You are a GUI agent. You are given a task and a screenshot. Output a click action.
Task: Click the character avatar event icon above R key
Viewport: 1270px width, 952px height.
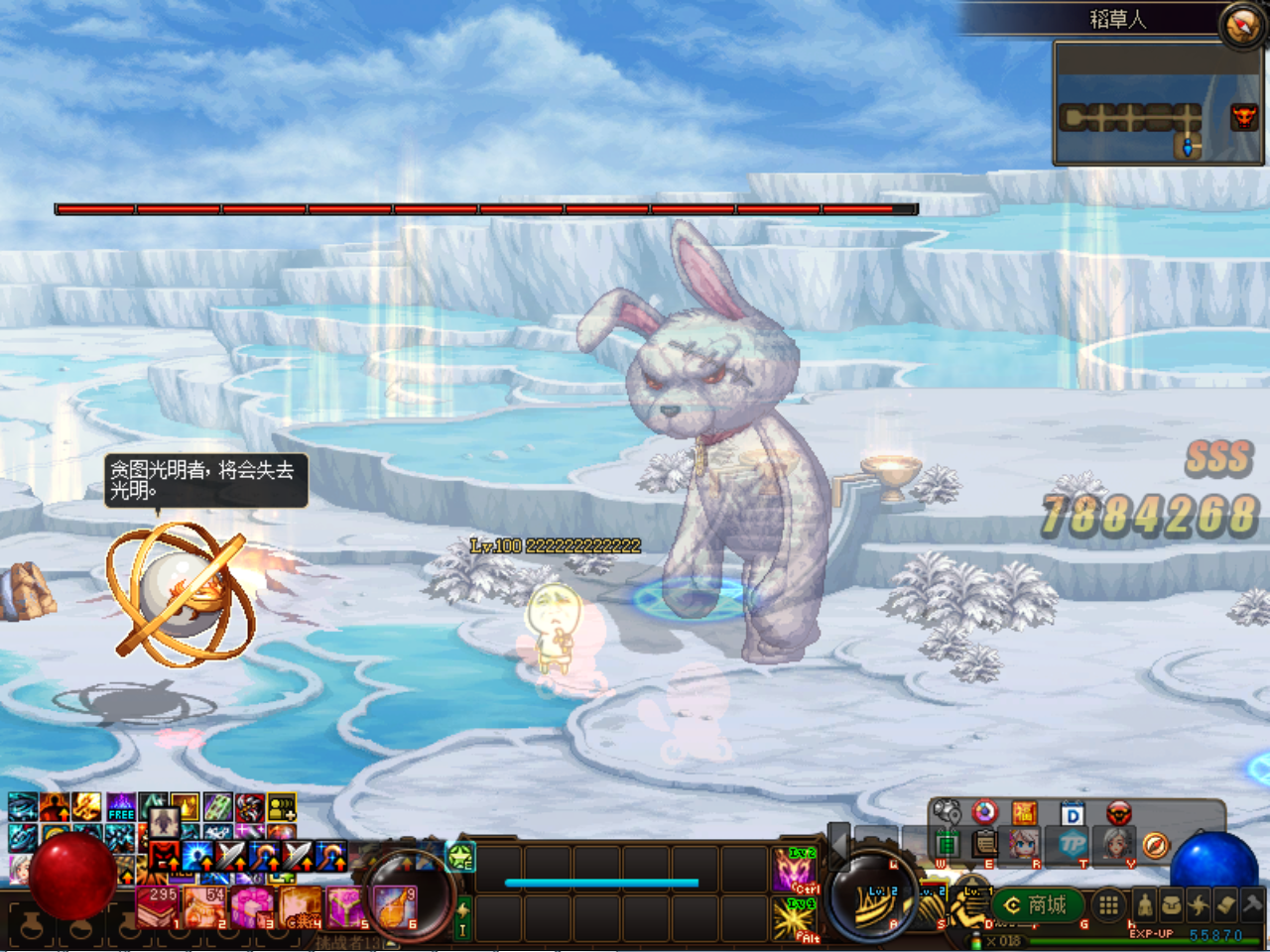[1024, 843]
